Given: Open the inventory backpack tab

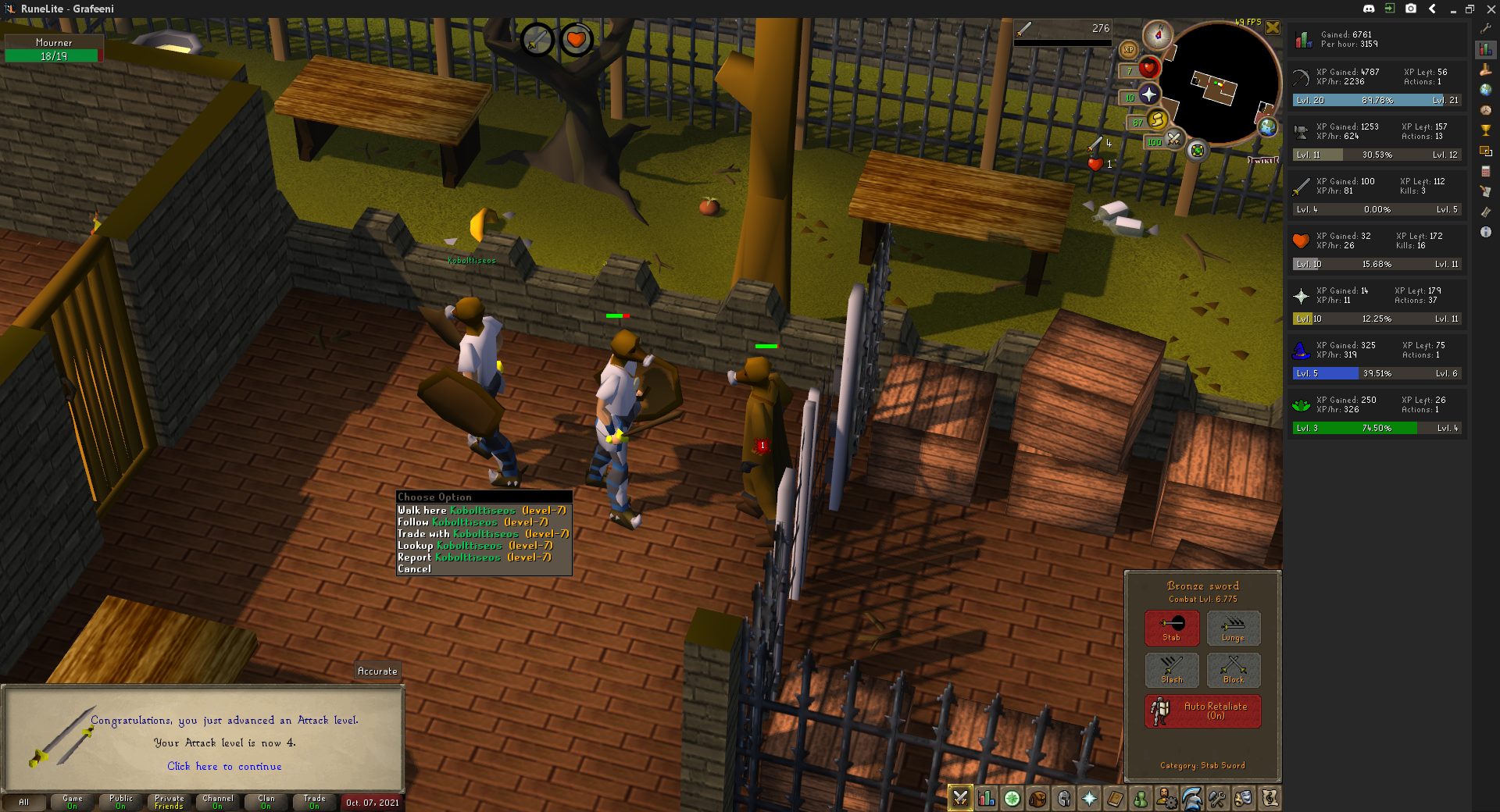Looking at the screenshot, I should coord(1037,799).
